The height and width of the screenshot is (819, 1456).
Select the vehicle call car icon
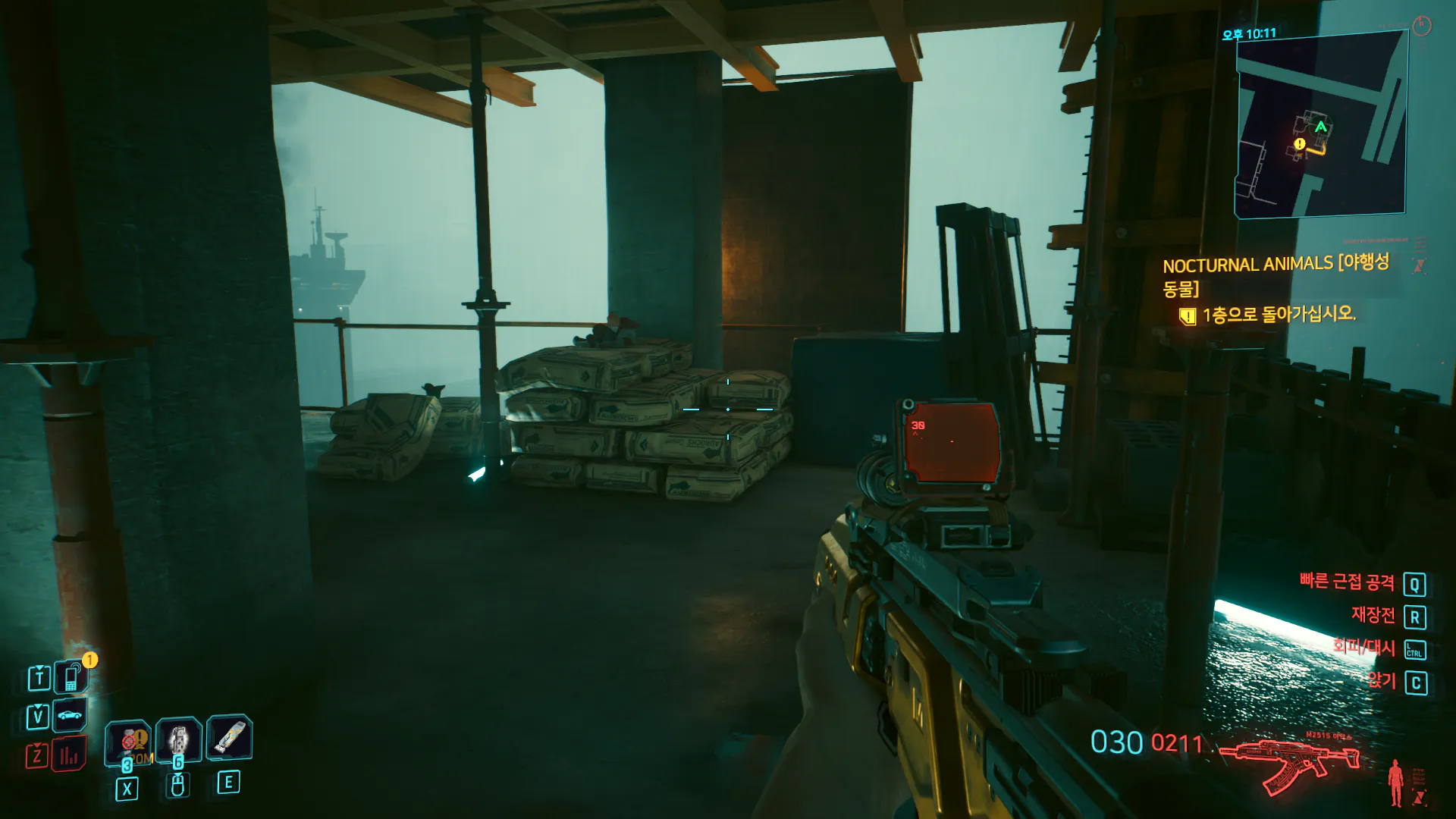(69, 715)
